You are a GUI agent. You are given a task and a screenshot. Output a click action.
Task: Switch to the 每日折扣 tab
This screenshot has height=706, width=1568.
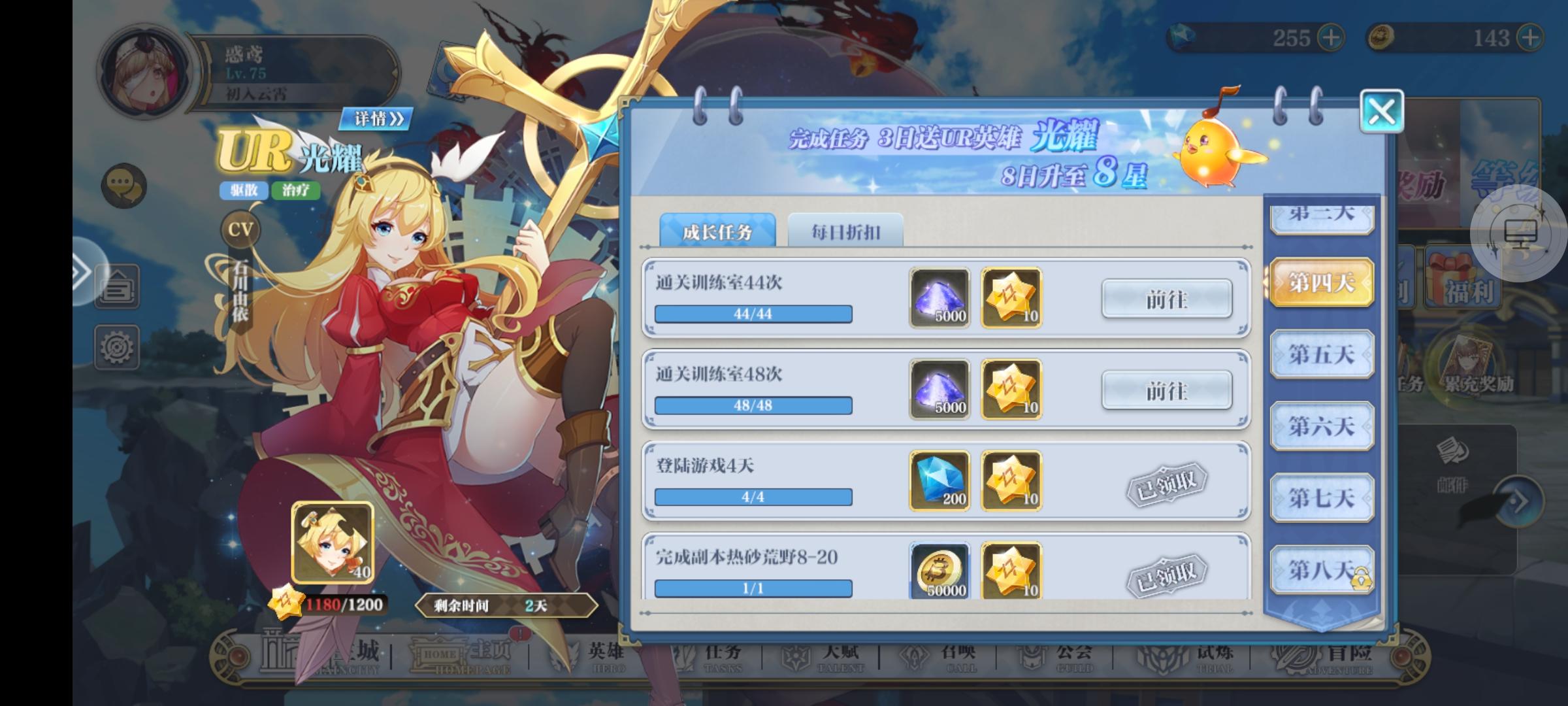pos(847,231)
